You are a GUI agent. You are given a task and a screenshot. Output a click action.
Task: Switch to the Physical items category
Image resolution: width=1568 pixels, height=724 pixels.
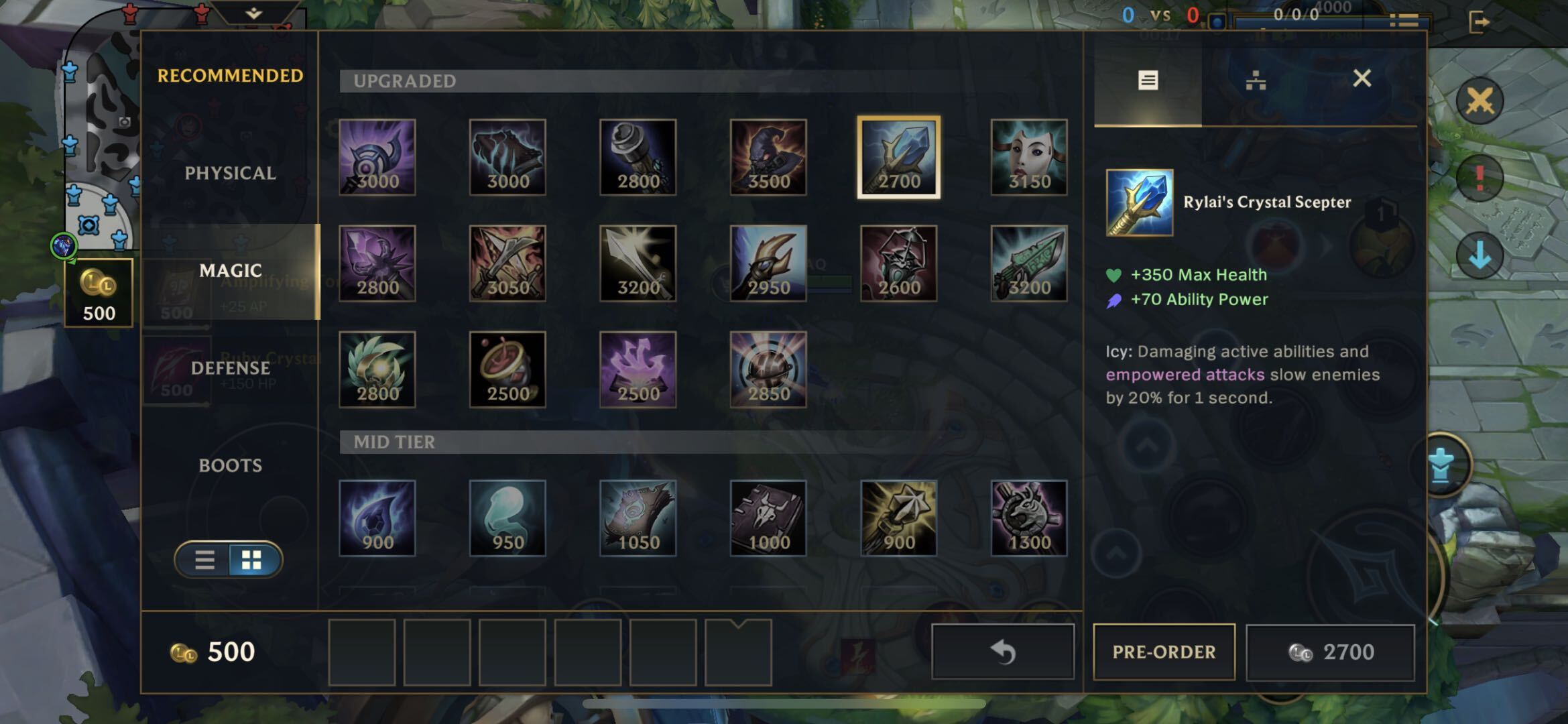[x=230, y=173]
